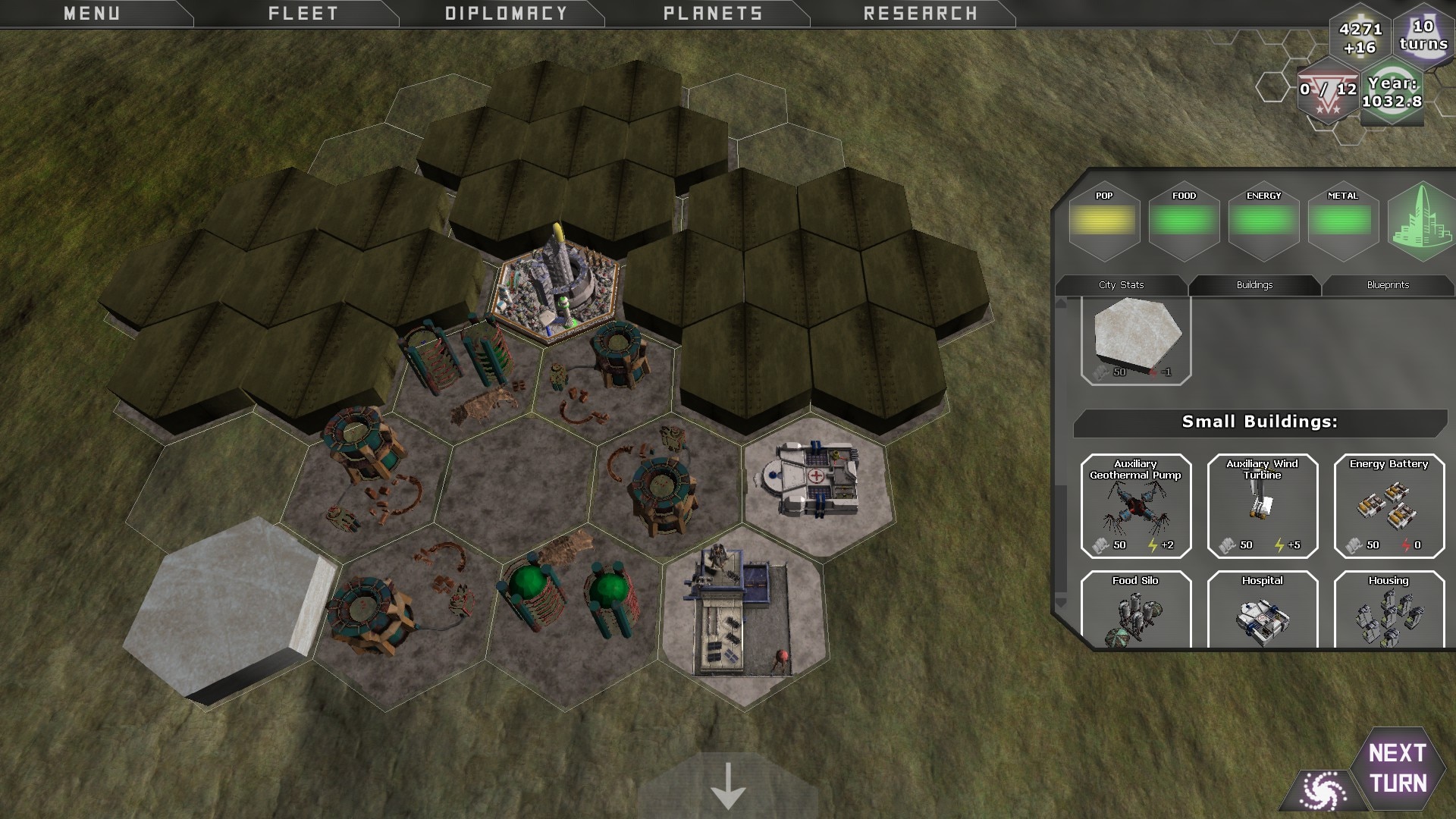The image size is (1456, 819).
Task: Switch to the Blueprints tab
Action: [x=1388, y=285]
